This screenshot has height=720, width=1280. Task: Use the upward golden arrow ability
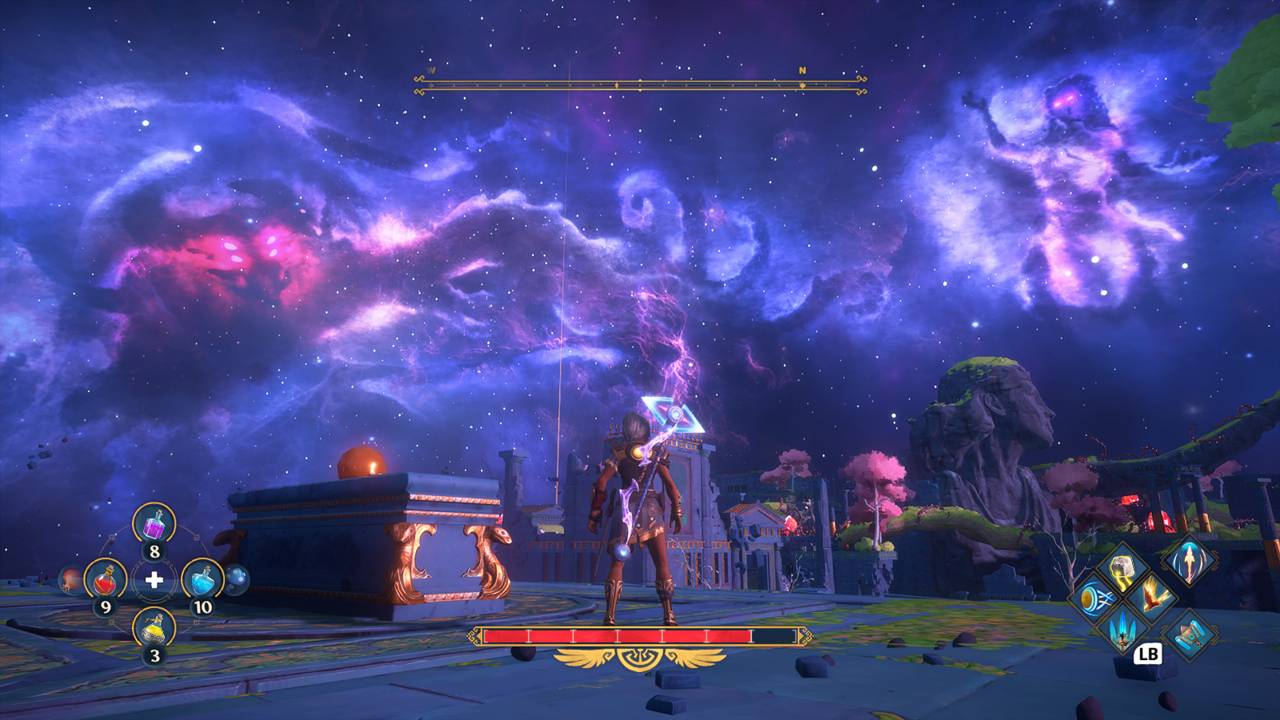(x=1190, y=560)
